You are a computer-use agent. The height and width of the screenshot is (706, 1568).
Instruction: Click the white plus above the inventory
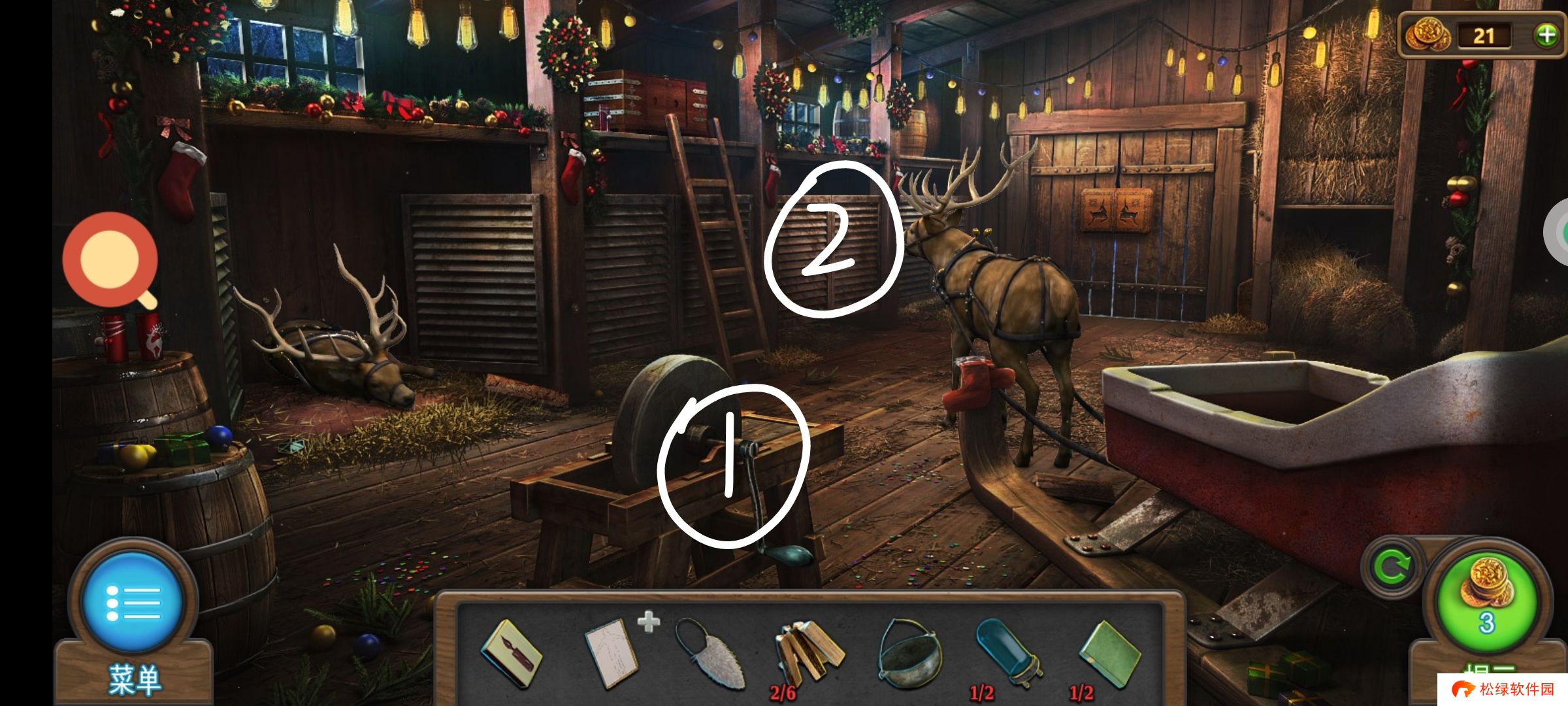tap(648, 622)
